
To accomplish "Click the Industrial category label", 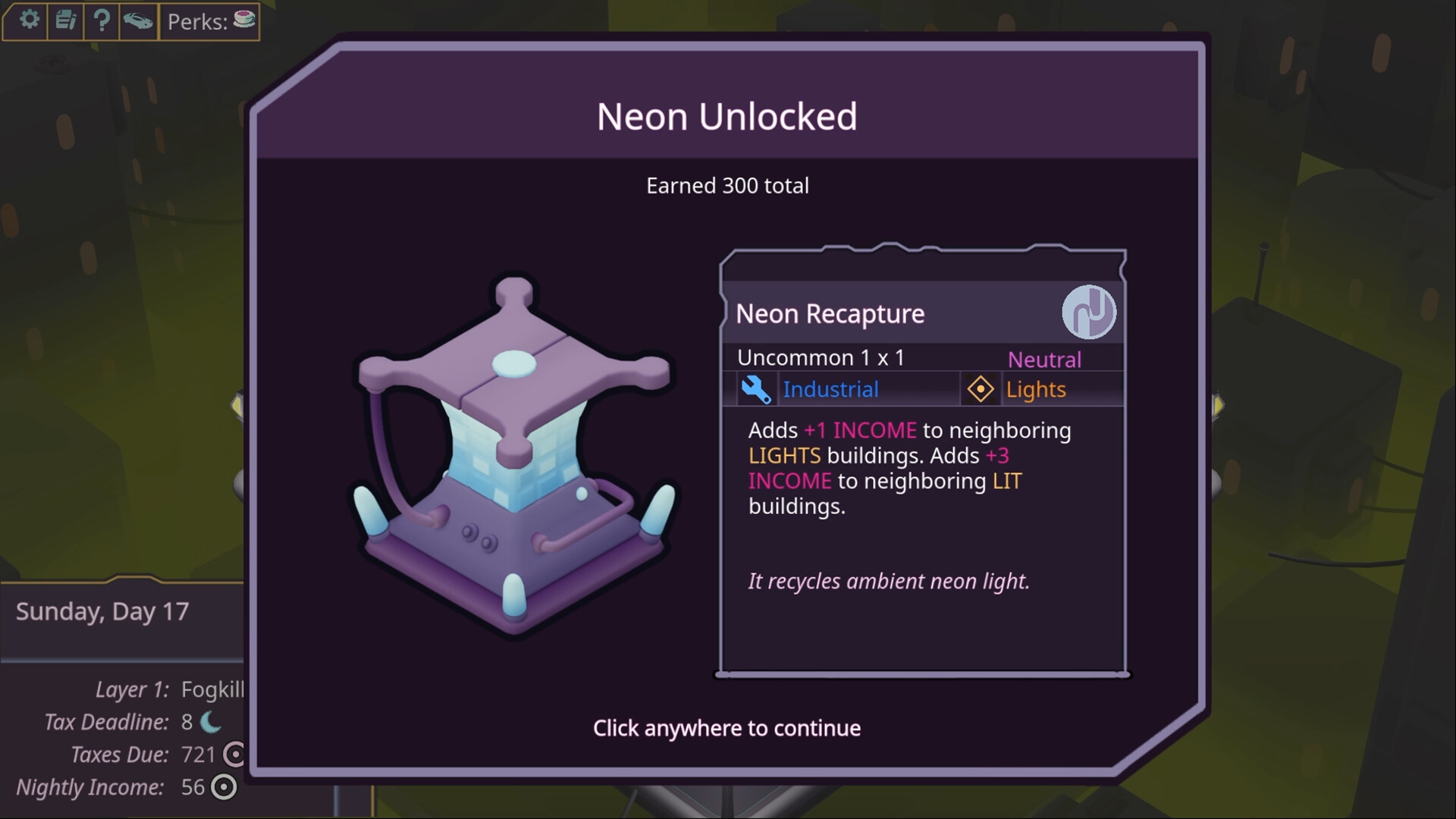I will [831, 389].
